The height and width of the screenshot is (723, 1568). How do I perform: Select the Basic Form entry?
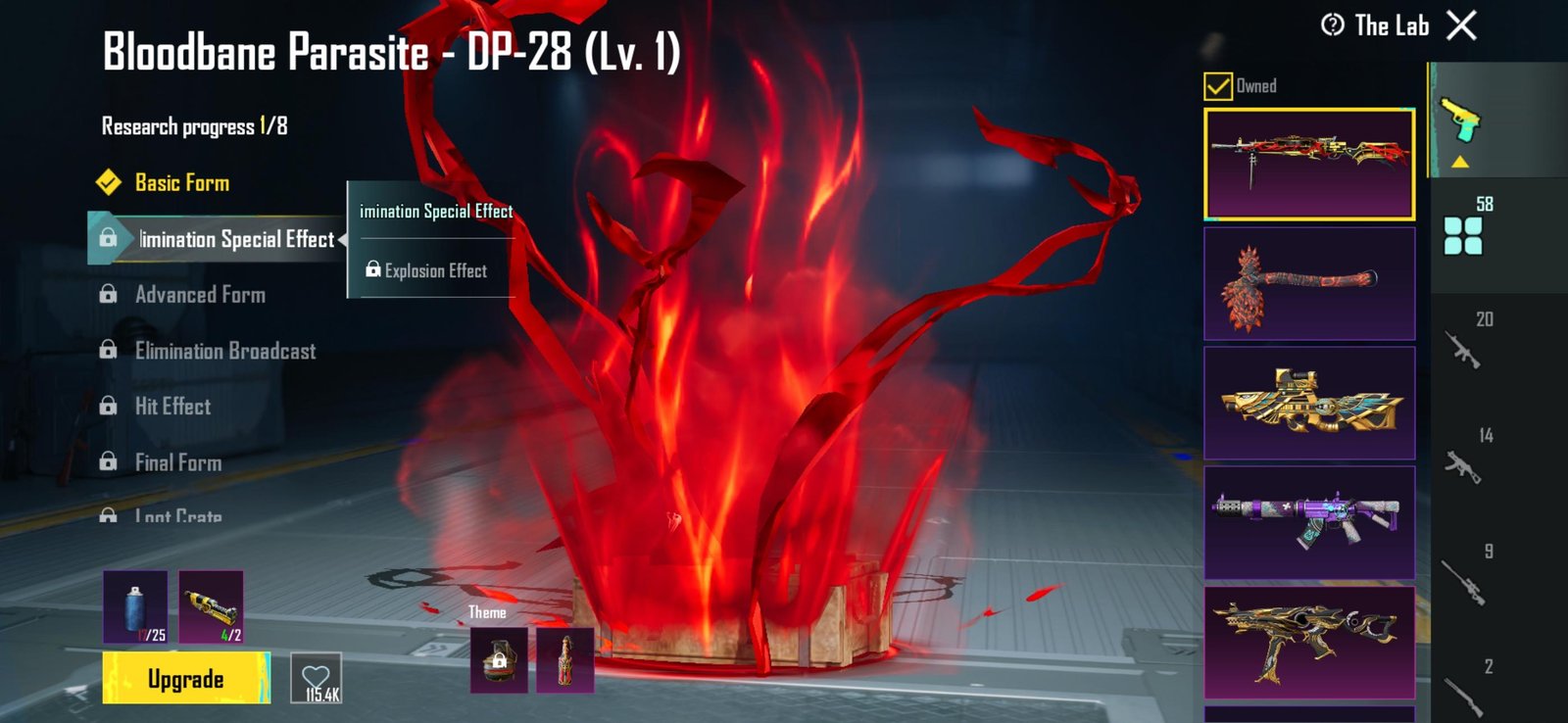pos(182,183)
